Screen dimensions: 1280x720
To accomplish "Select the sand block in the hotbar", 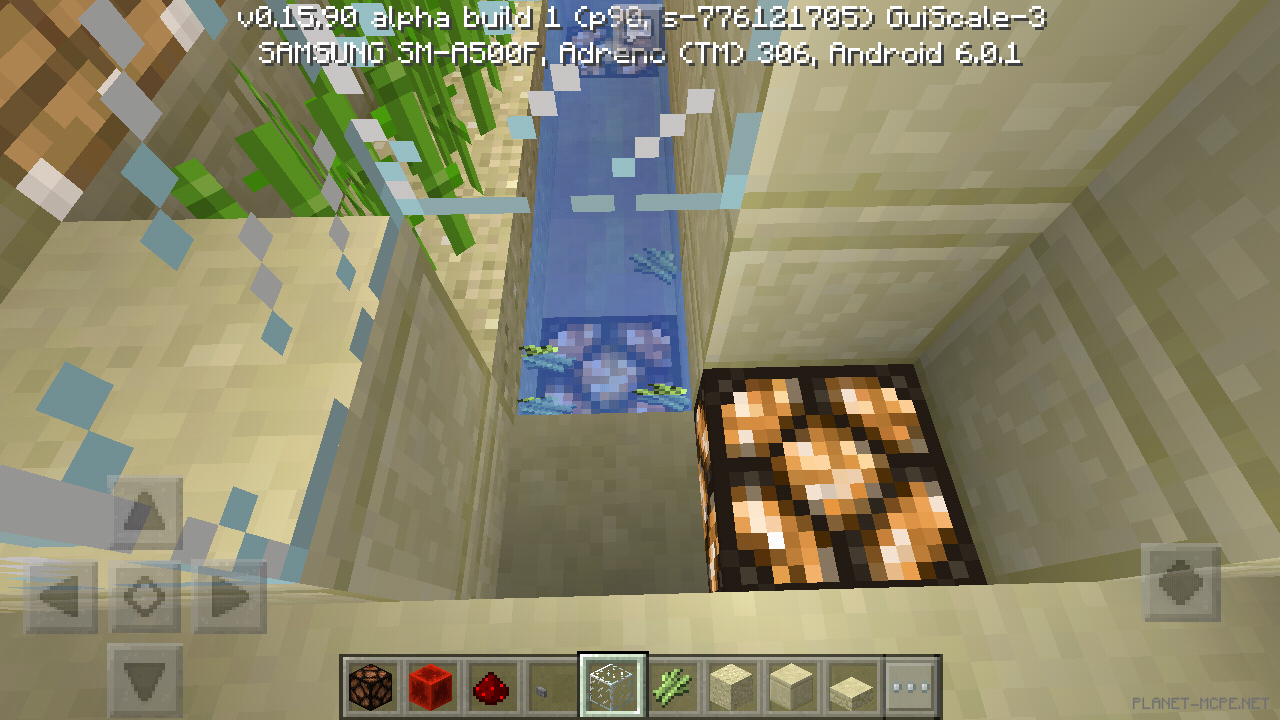I will 731,687.
